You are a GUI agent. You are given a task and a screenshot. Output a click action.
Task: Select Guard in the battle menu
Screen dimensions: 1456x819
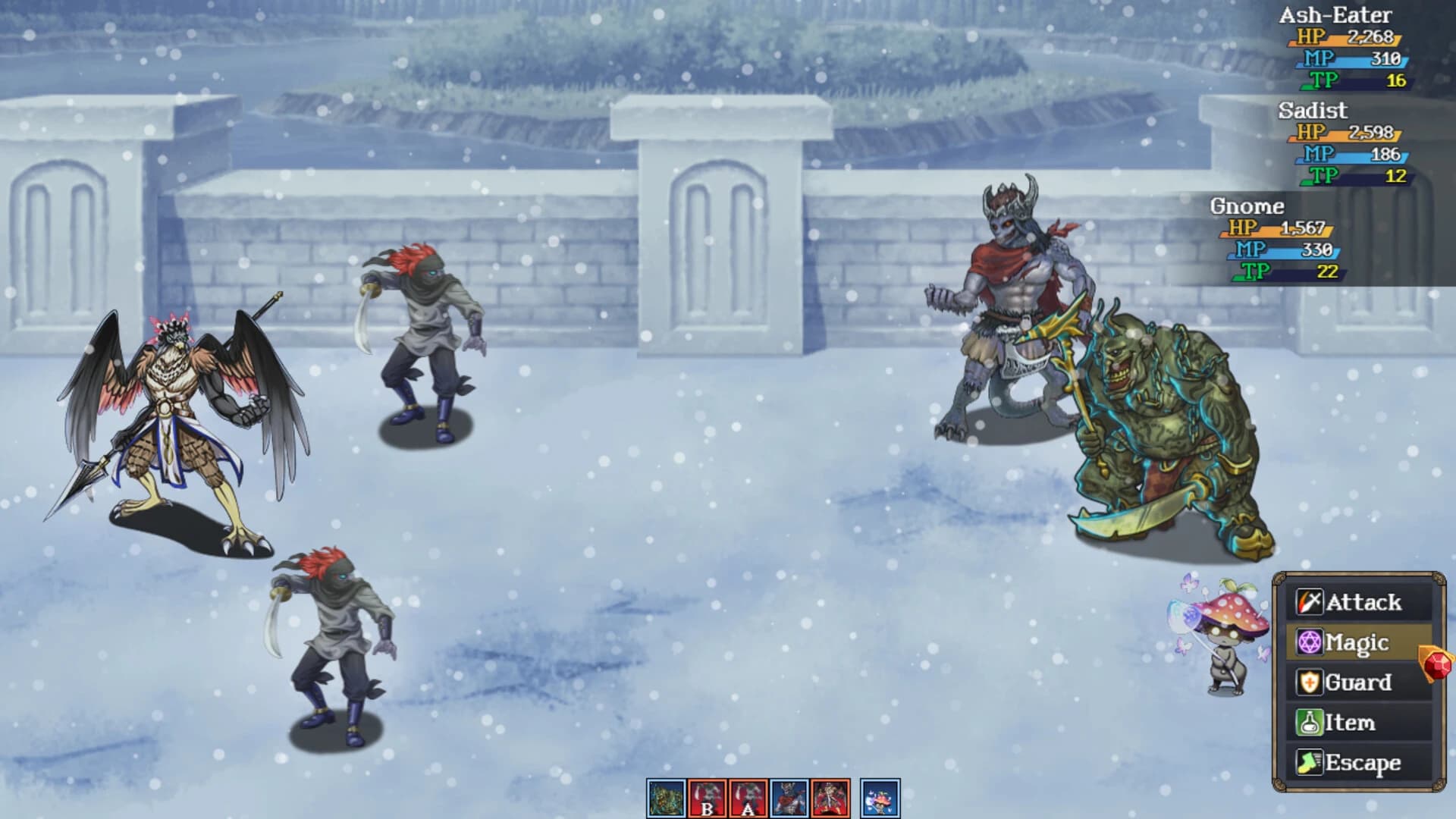coord(1357,681)
